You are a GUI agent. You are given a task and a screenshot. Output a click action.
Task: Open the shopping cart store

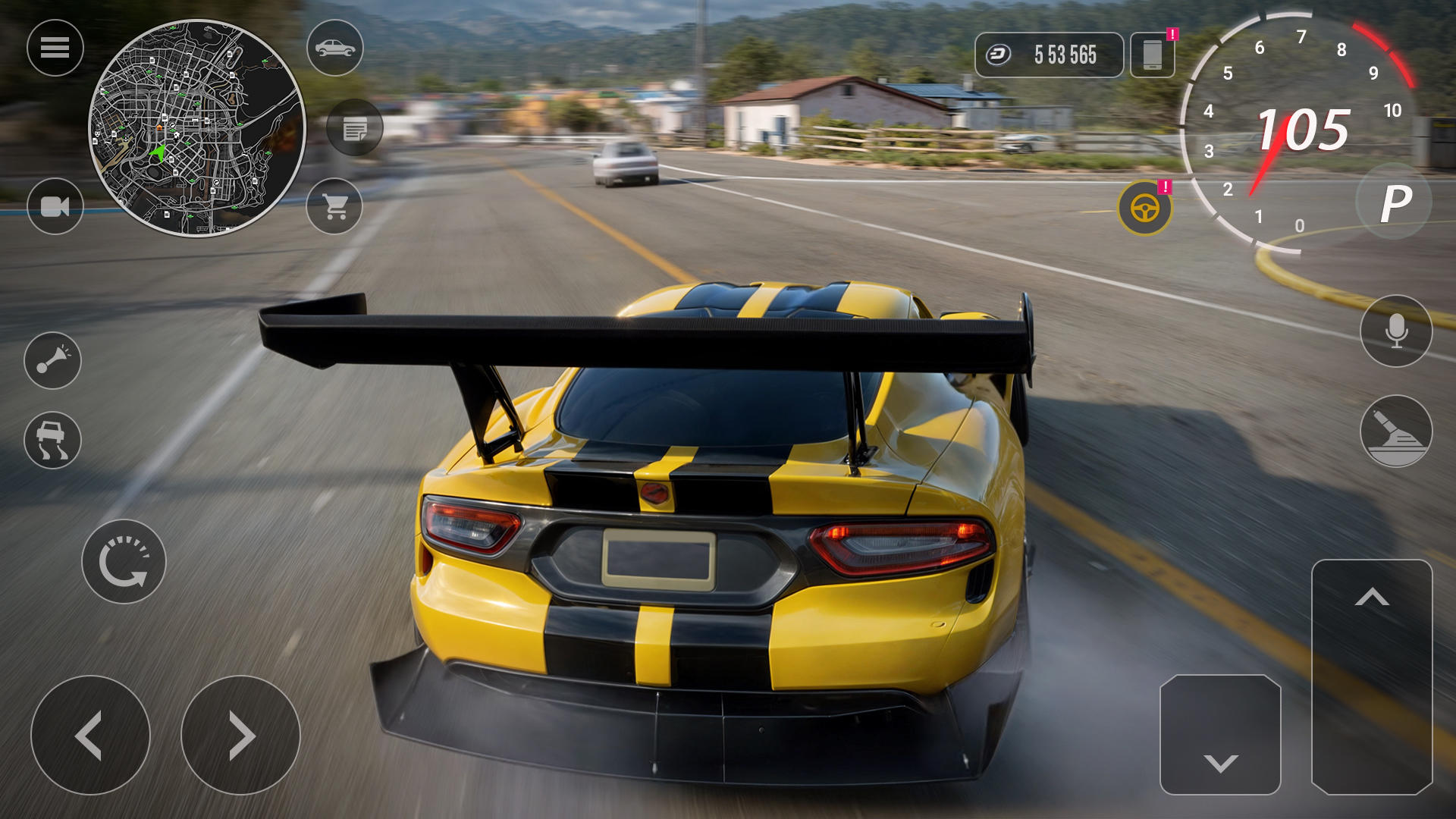(334, 206)
